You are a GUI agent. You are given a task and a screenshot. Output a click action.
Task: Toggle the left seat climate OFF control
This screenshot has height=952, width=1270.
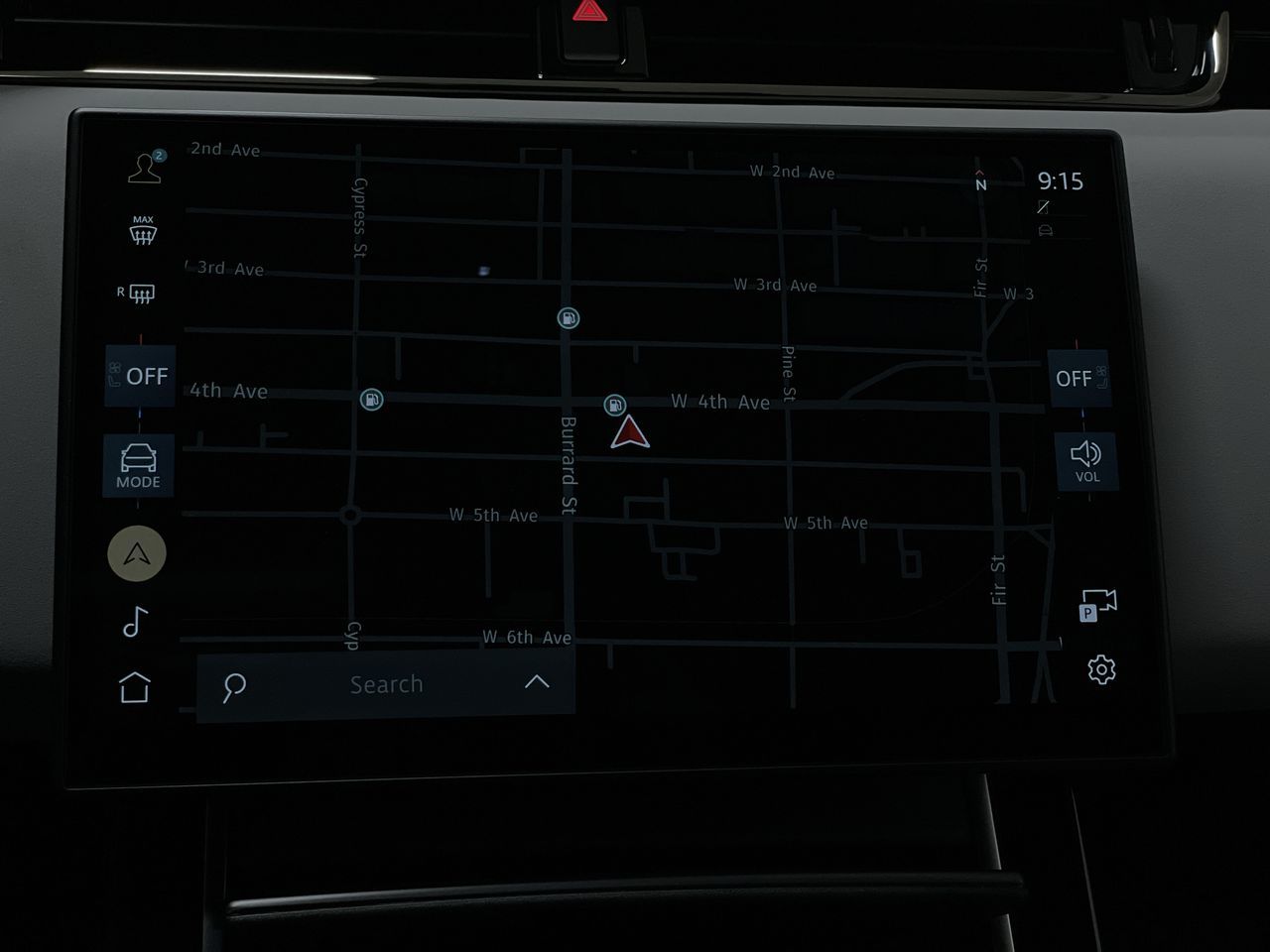[x=140, y=376]
